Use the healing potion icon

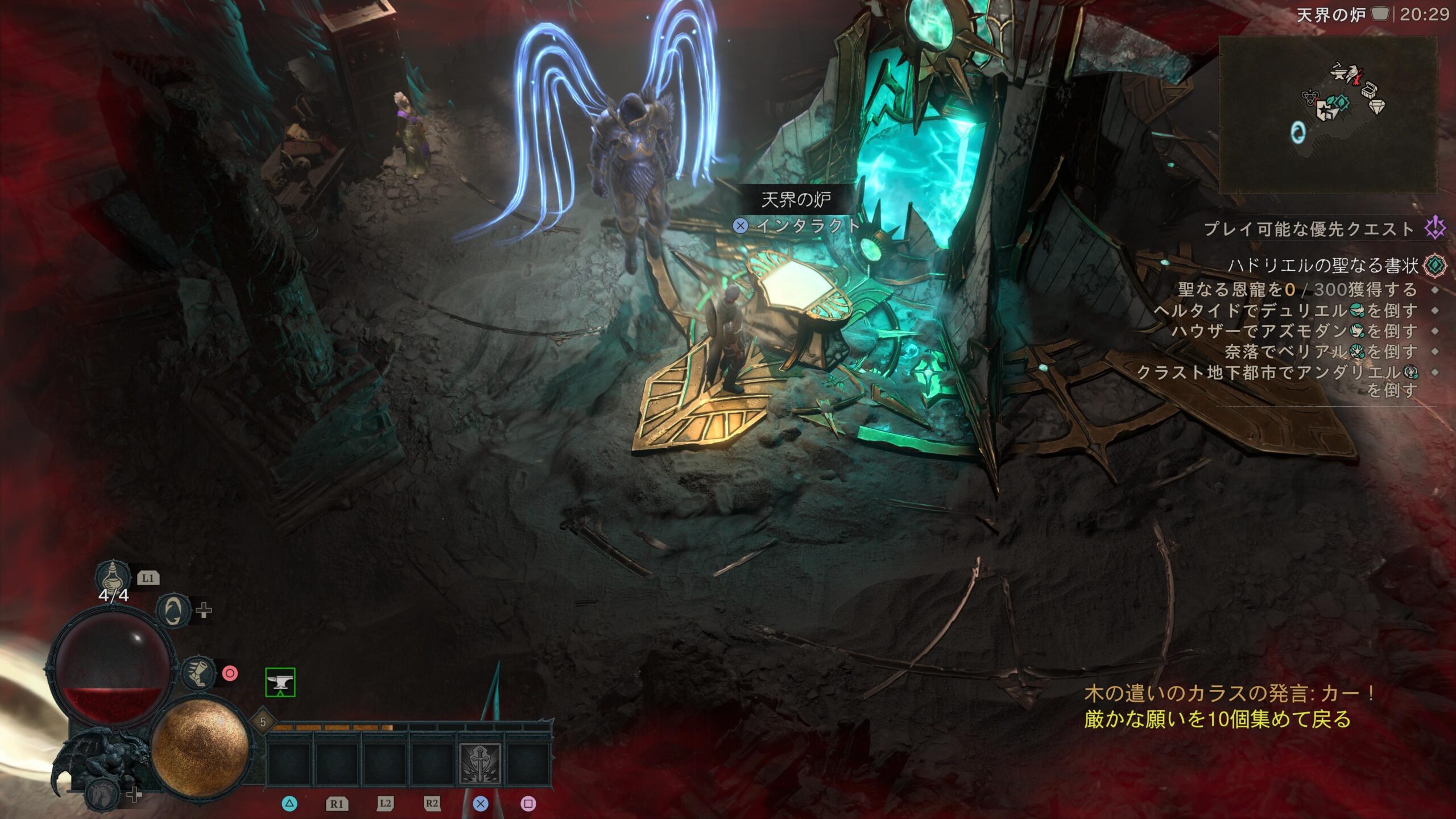pyautogui.click(x=113, y=576)
